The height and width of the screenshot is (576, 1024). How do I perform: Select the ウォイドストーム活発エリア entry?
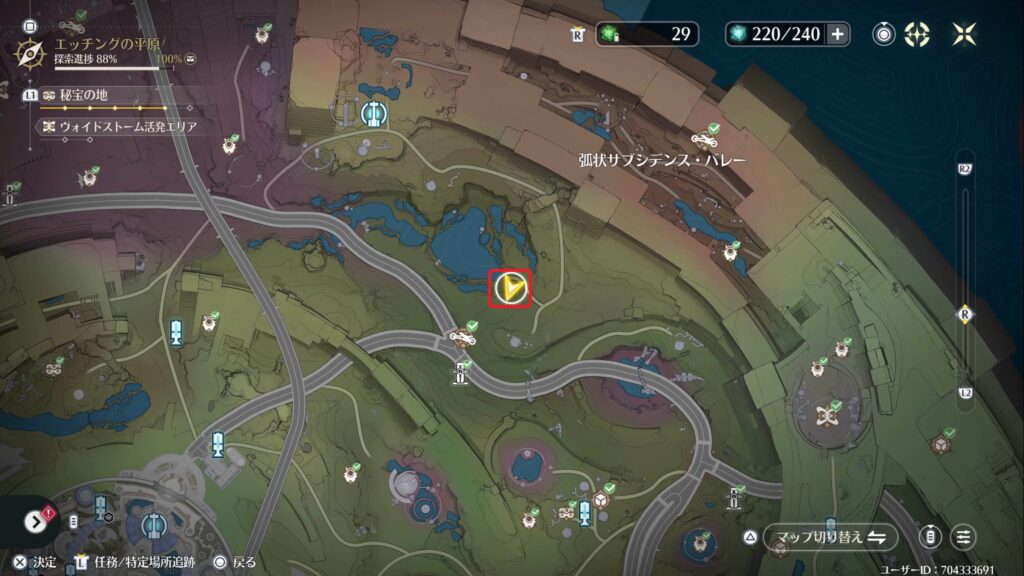pos(120,127)
